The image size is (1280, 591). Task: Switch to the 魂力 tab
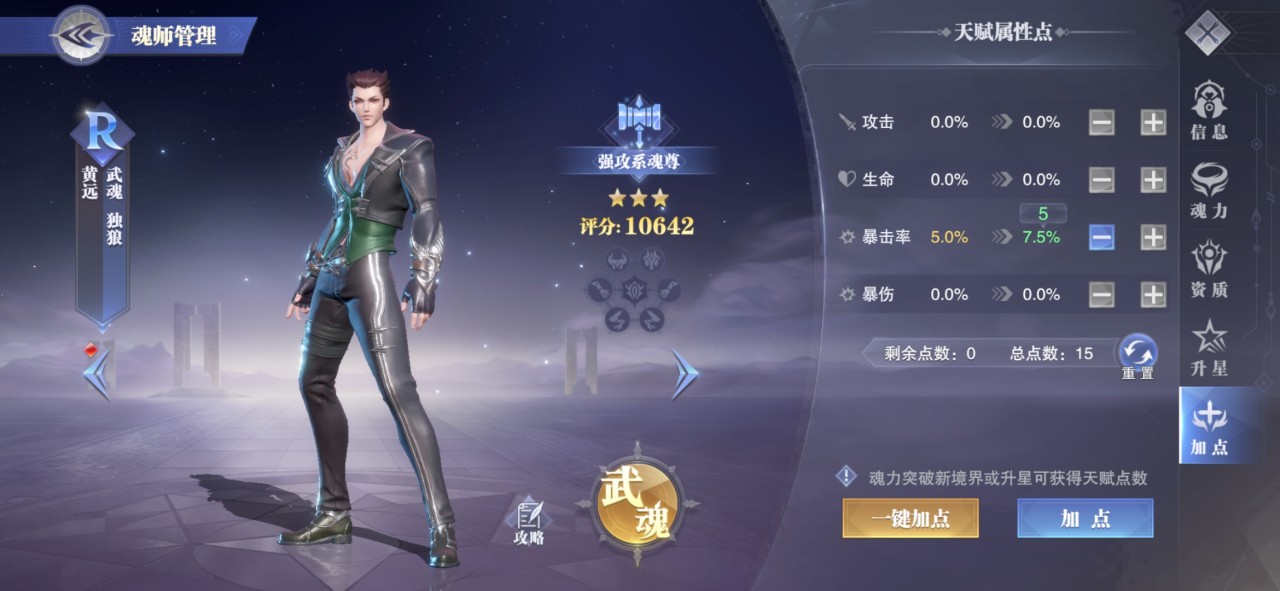tap(1208, 190)
